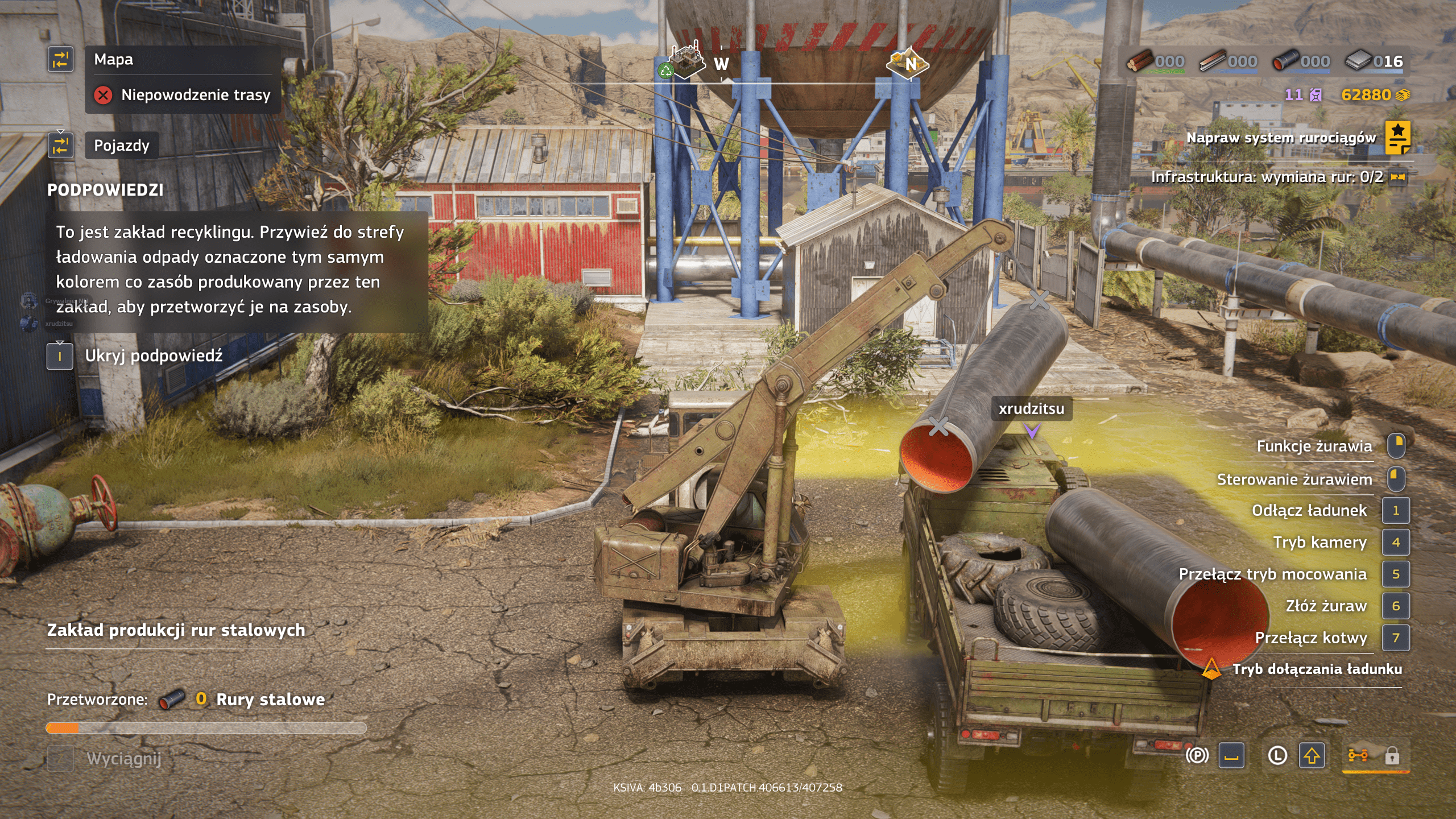Click the recycling plant marker on the compass
The image size is (1456, 819).
(x=683, y=61)
